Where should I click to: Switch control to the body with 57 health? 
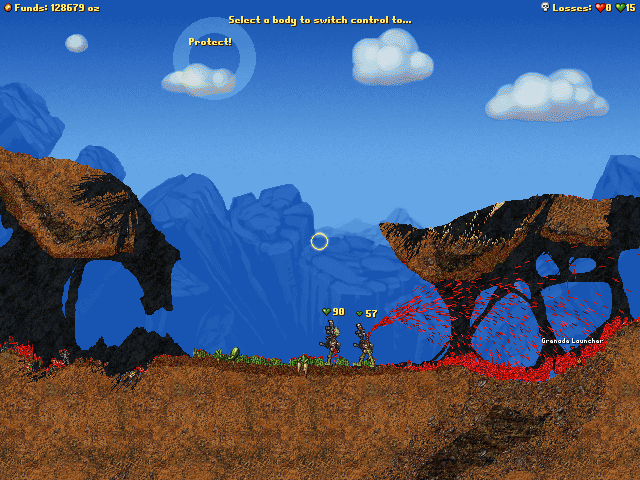click(366, 344)
